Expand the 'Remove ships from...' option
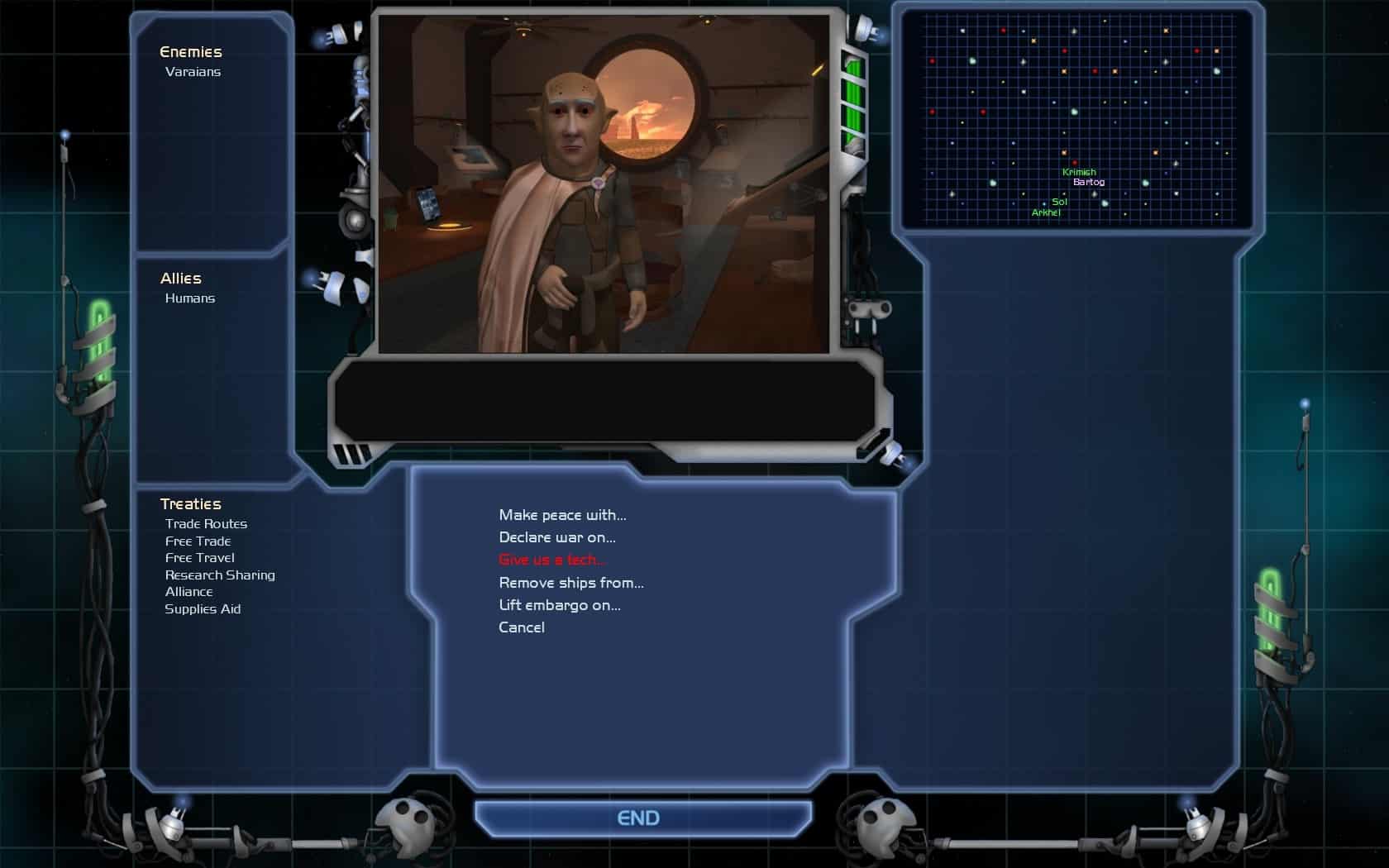Screen dimensions: 1389x868 (x=571, y=583)
